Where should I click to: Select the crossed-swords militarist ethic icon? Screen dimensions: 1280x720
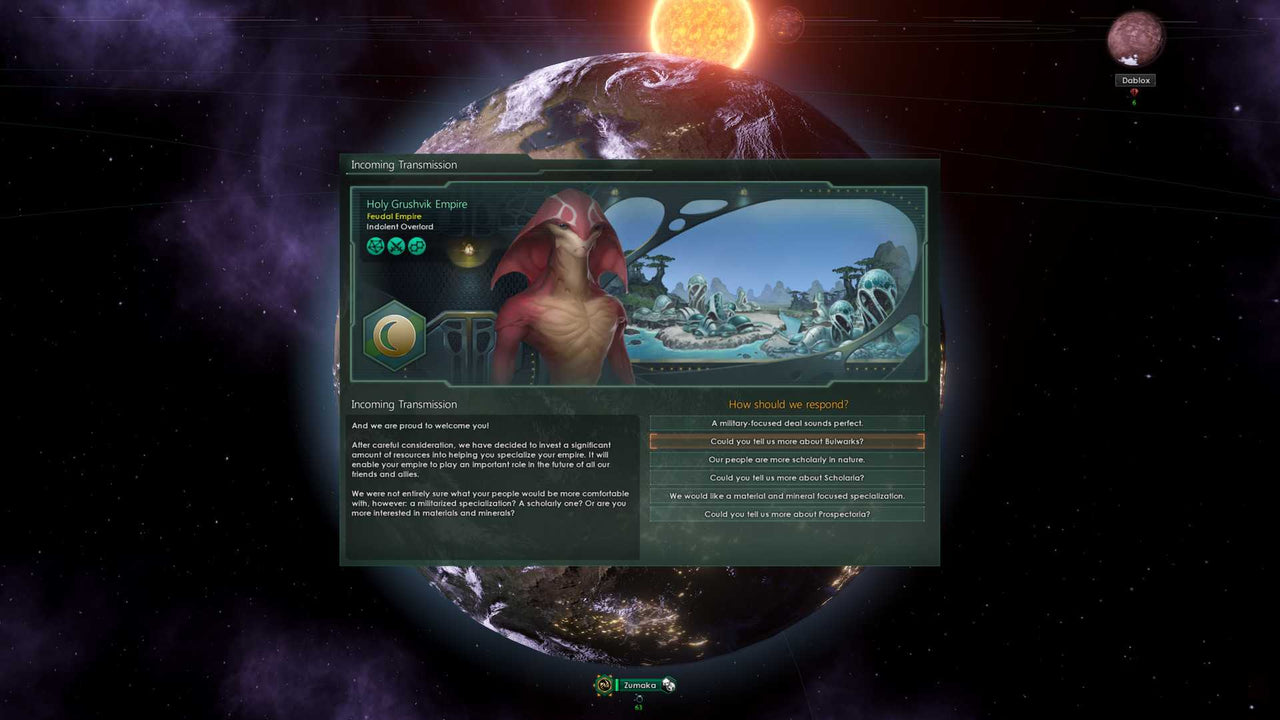(x=396, y=246)
